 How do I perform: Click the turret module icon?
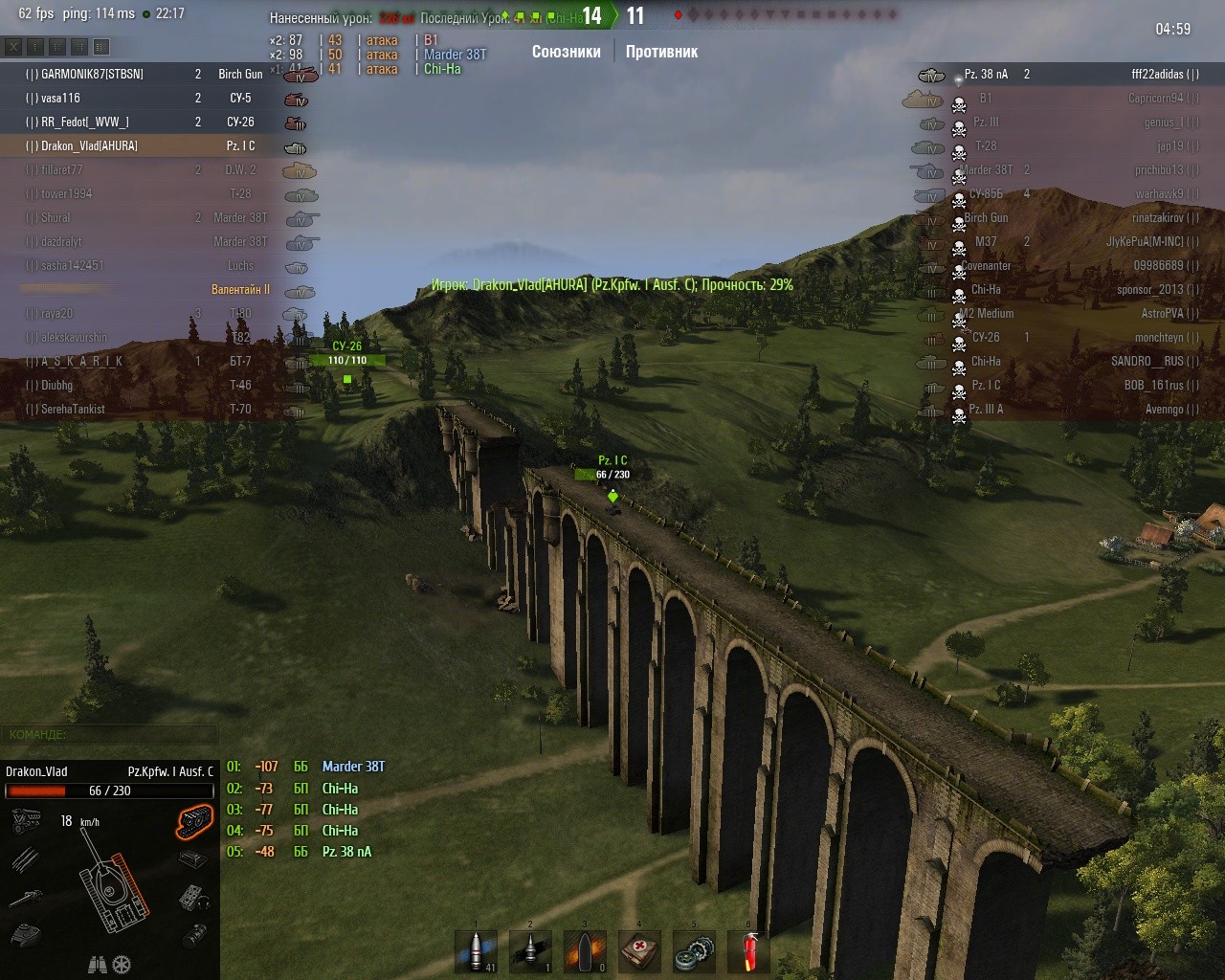point(26,934)
